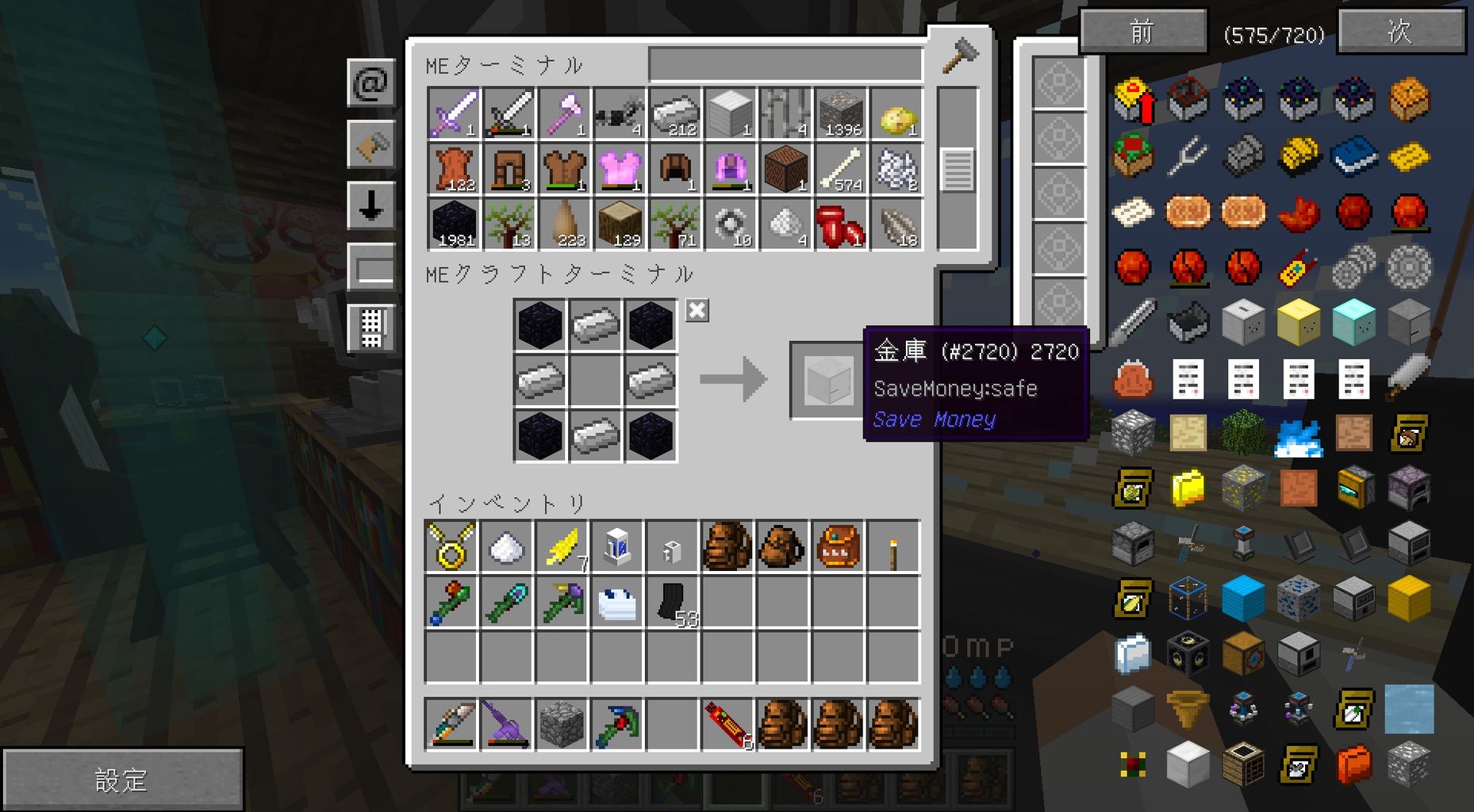Viewport: 1474px width, 812px height.
Task: Click the item search input field
Action: [x=785, y=63]
